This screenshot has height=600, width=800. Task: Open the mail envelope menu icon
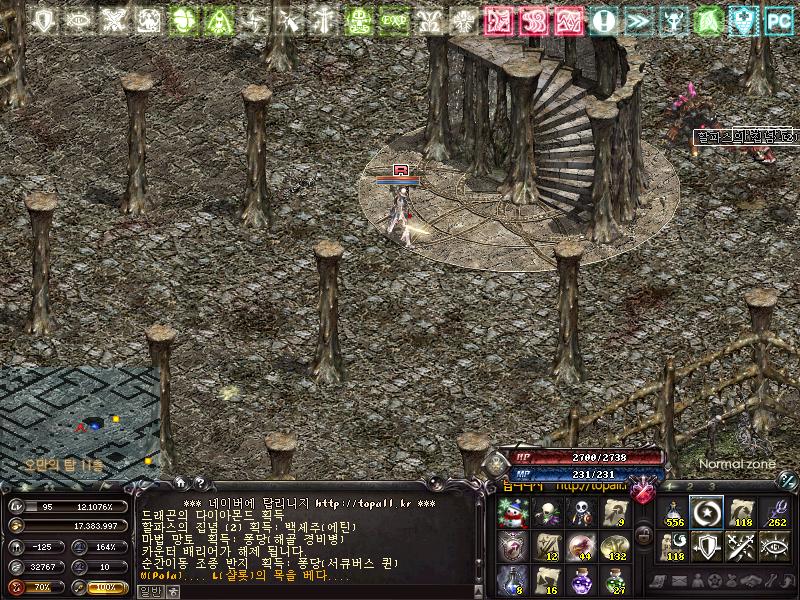[680, 581]
